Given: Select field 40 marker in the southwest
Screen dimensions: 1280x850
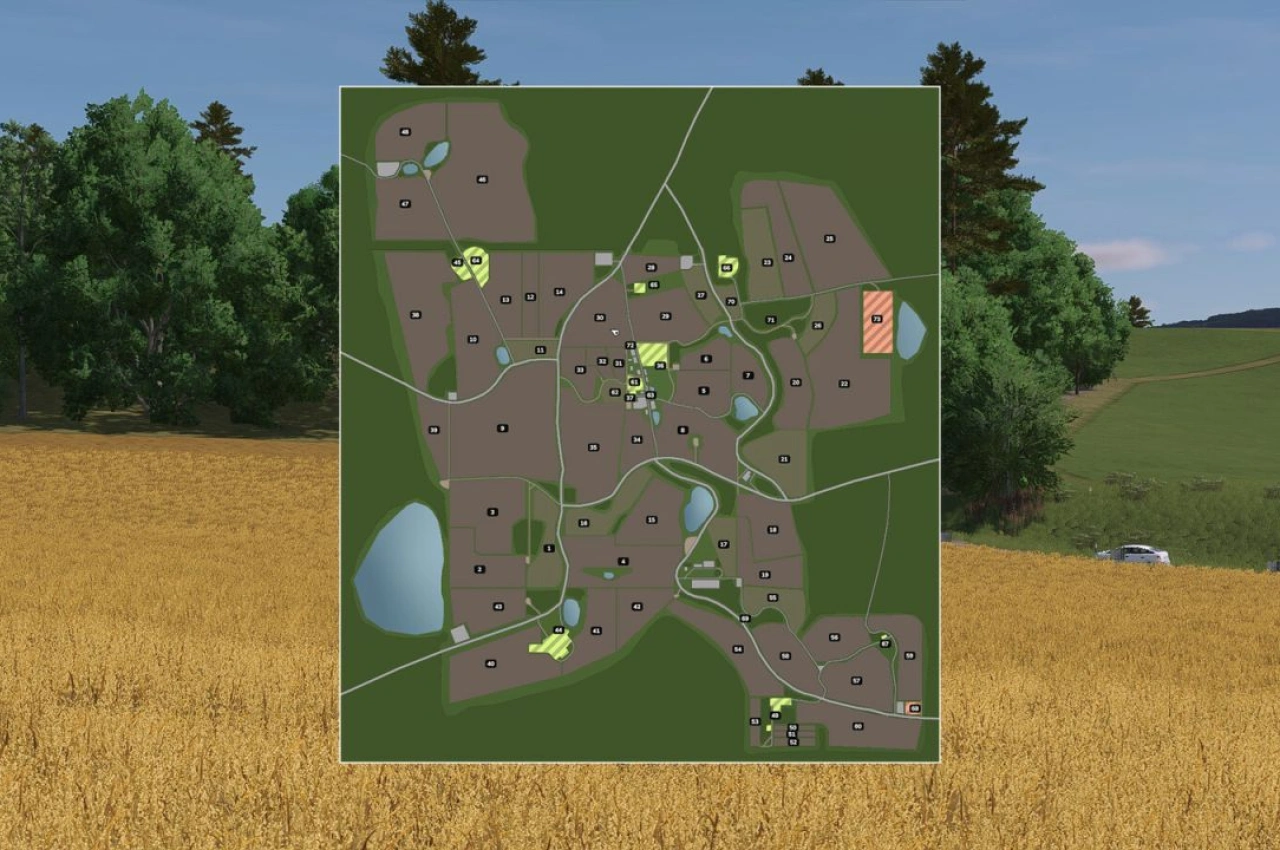Looking at the screenshot, I should (x=490, y=664).
